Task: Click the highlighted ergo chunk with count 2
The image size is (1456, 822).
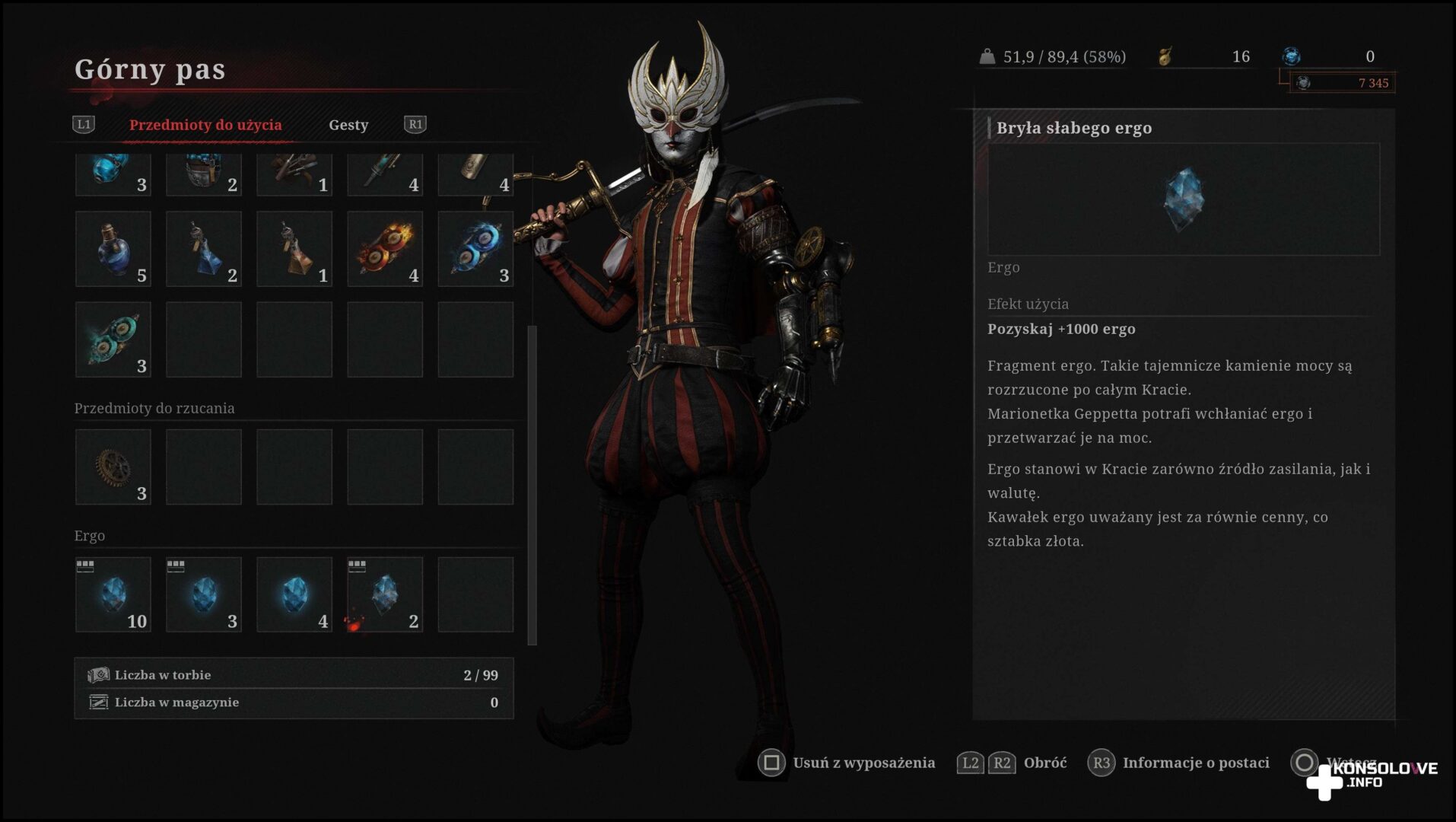Action: (385, 594)
